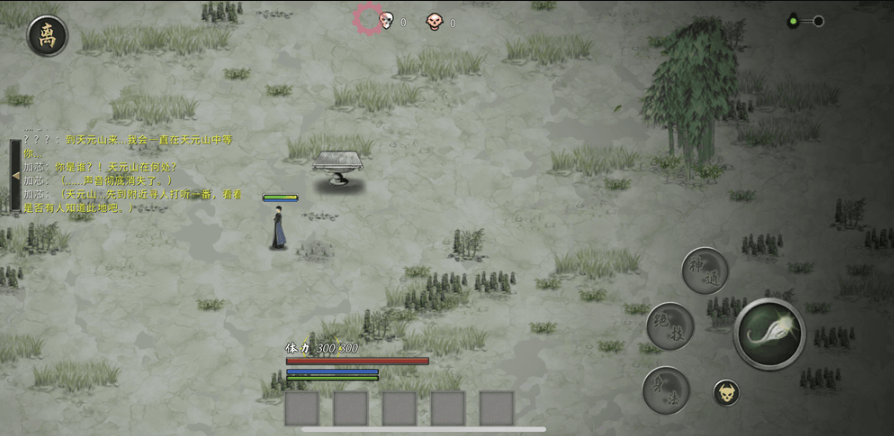The image size is (894, 436).
Task: Toggle the green lamp switch at top right
Action: (804, 20)
